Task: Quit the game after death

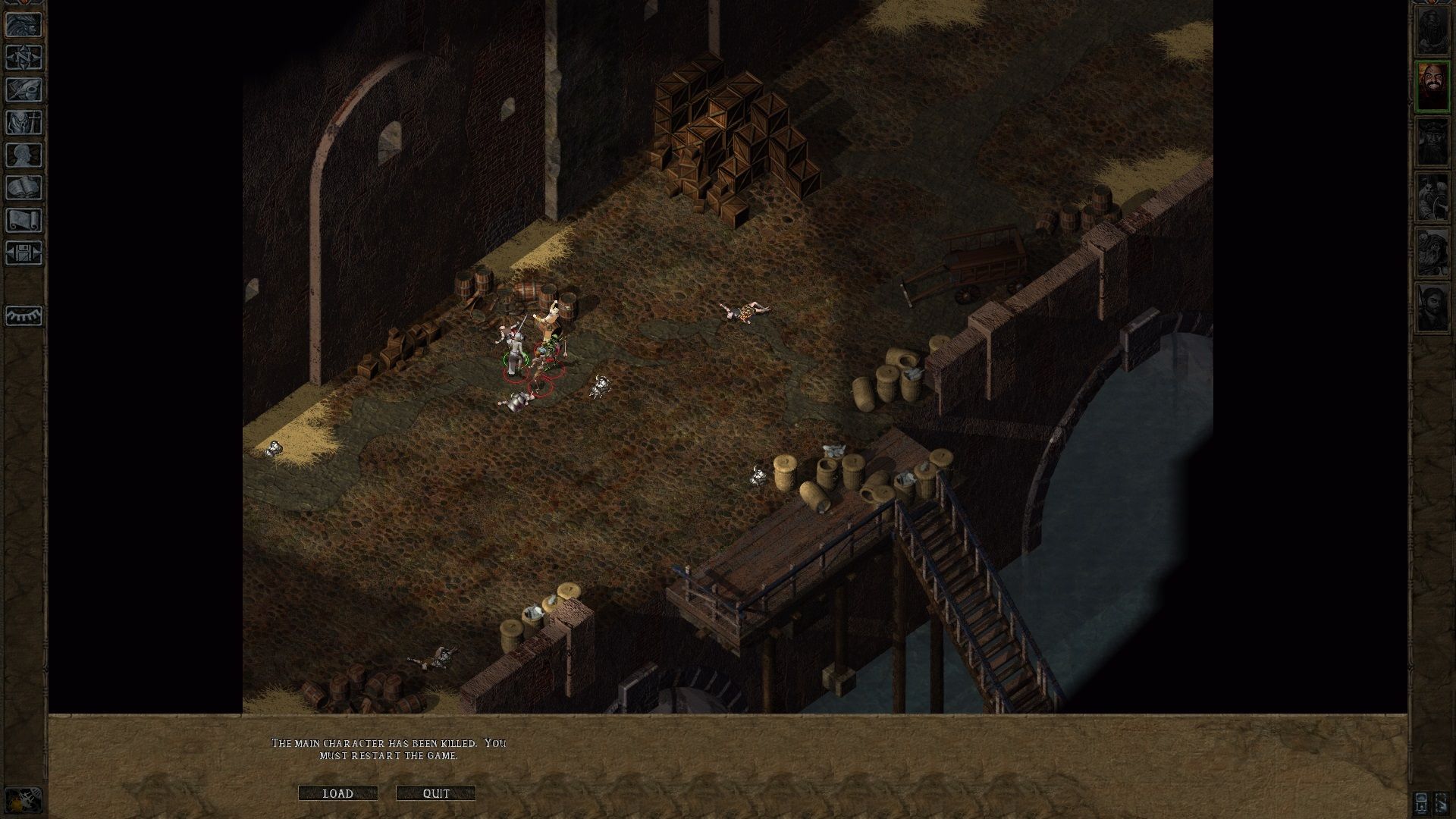Action: (436, 793)
